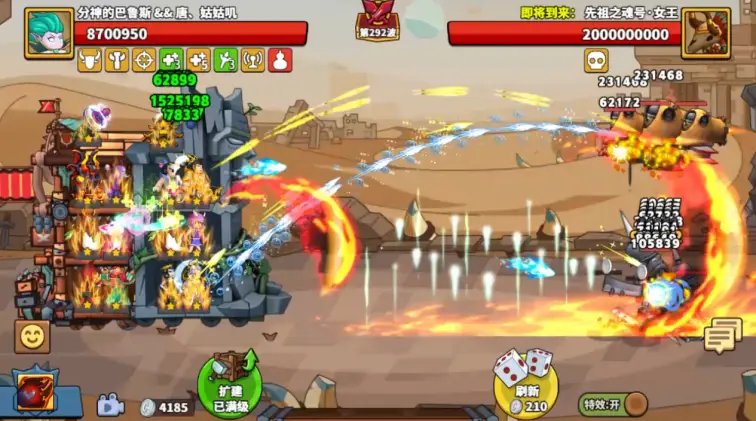Select the red gourd buff icon
This screenshot has width=756, height=421.
[x=280, y=61]
